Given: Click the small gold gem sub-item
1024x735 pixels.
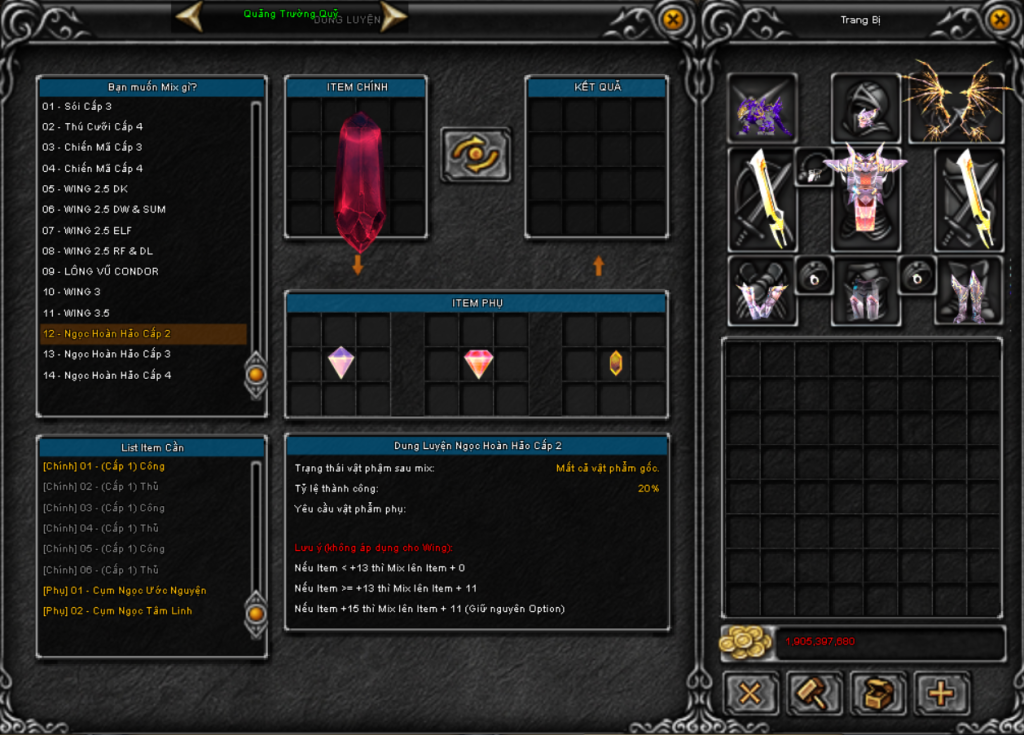Looking at the screenshot, I should [x=616, y=363].
